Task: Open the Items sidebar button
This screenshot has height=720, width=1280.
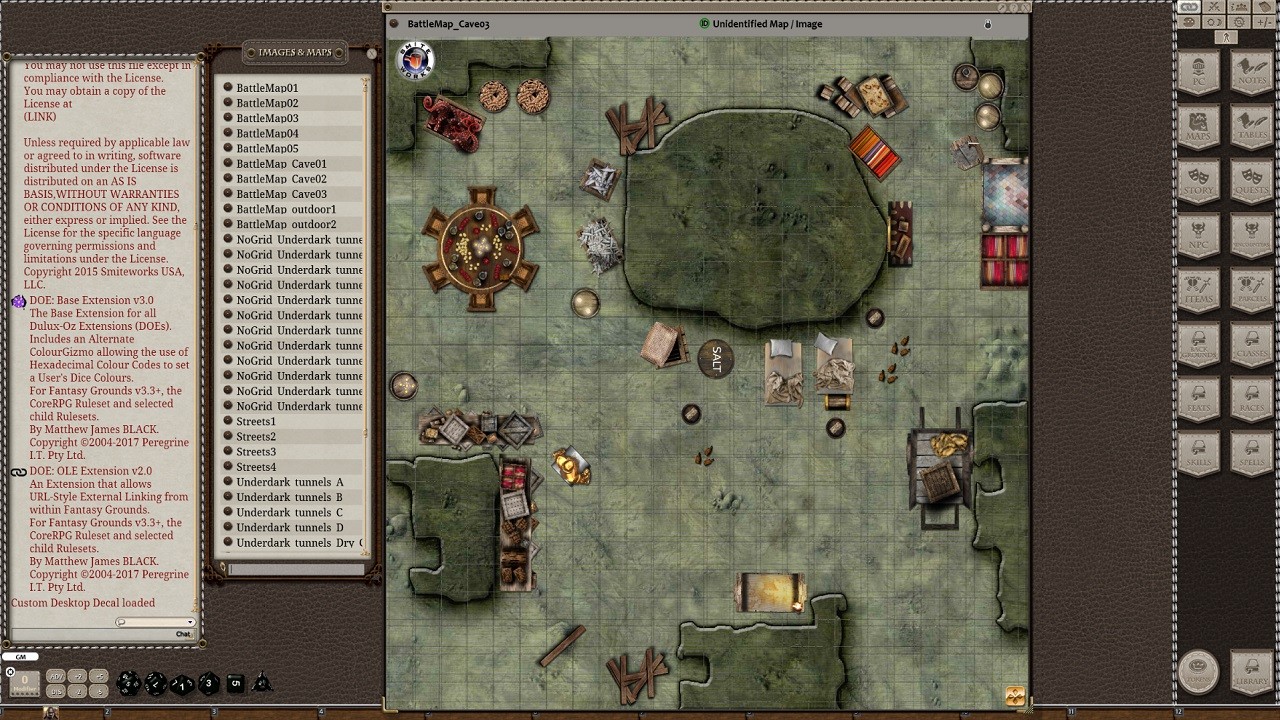Action: point(1198,289)
